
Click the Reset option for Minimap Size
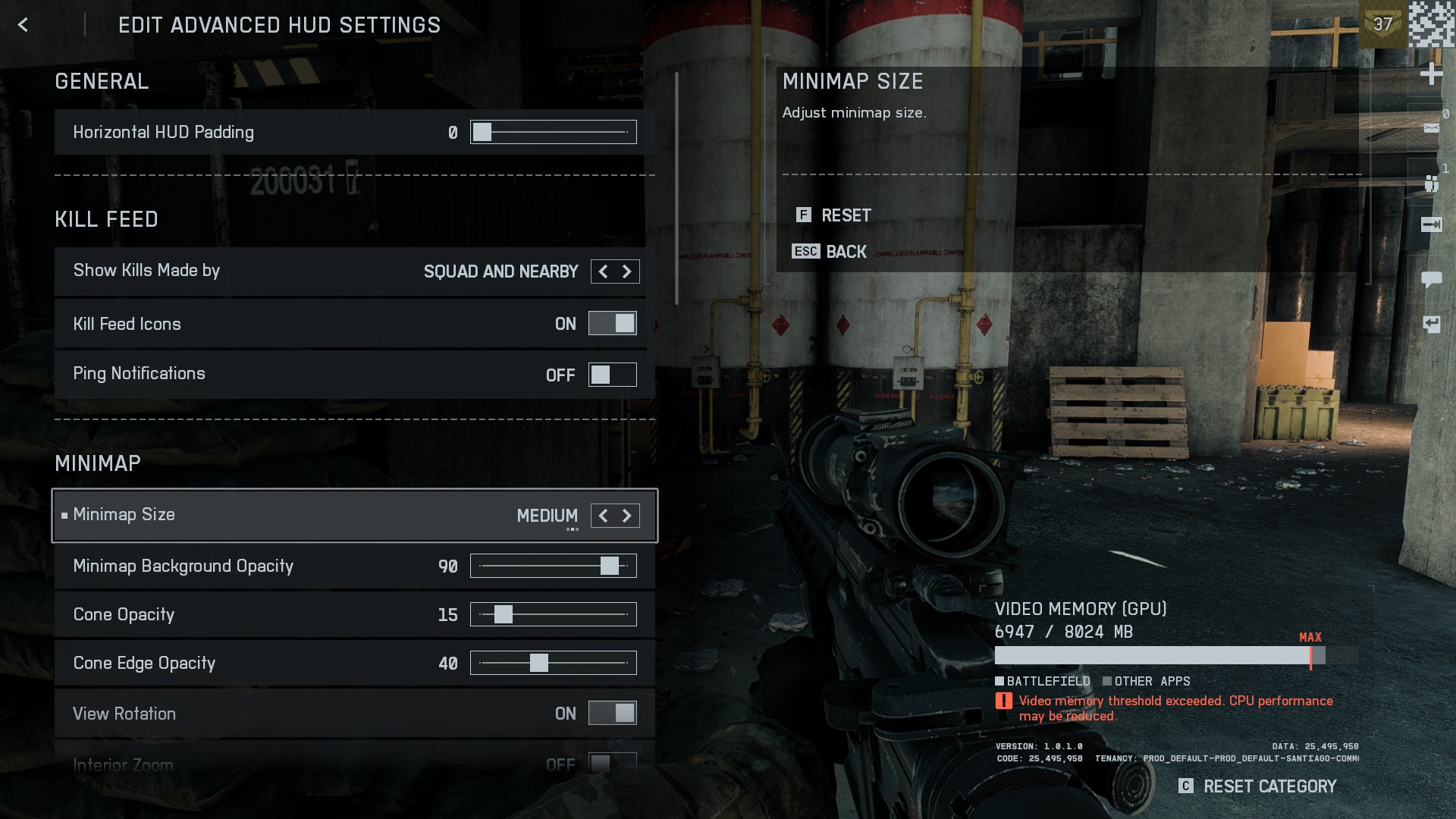click(846, 215)
